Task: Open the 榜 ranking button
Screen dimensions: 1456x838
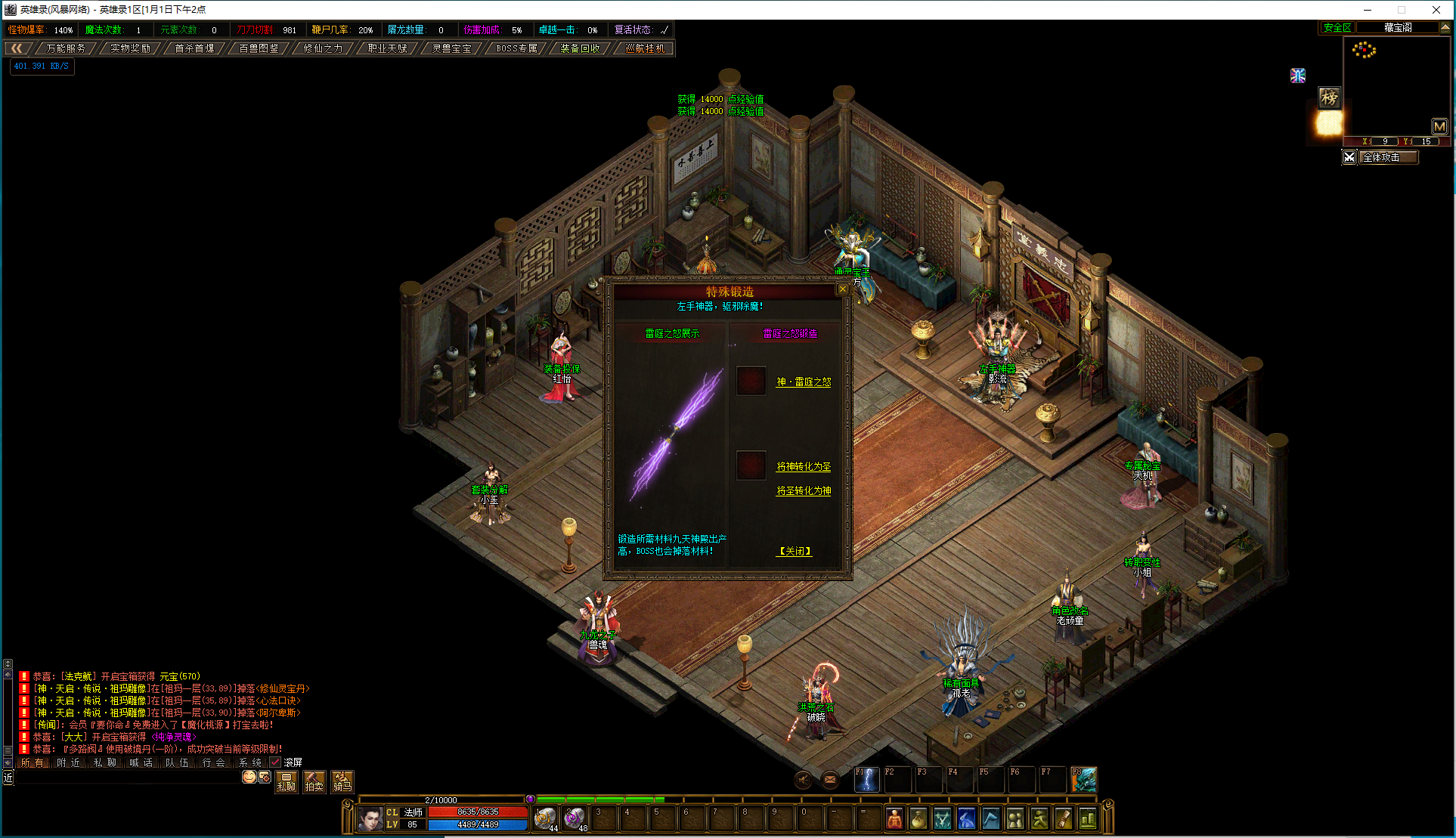Action: point(1329,97)
